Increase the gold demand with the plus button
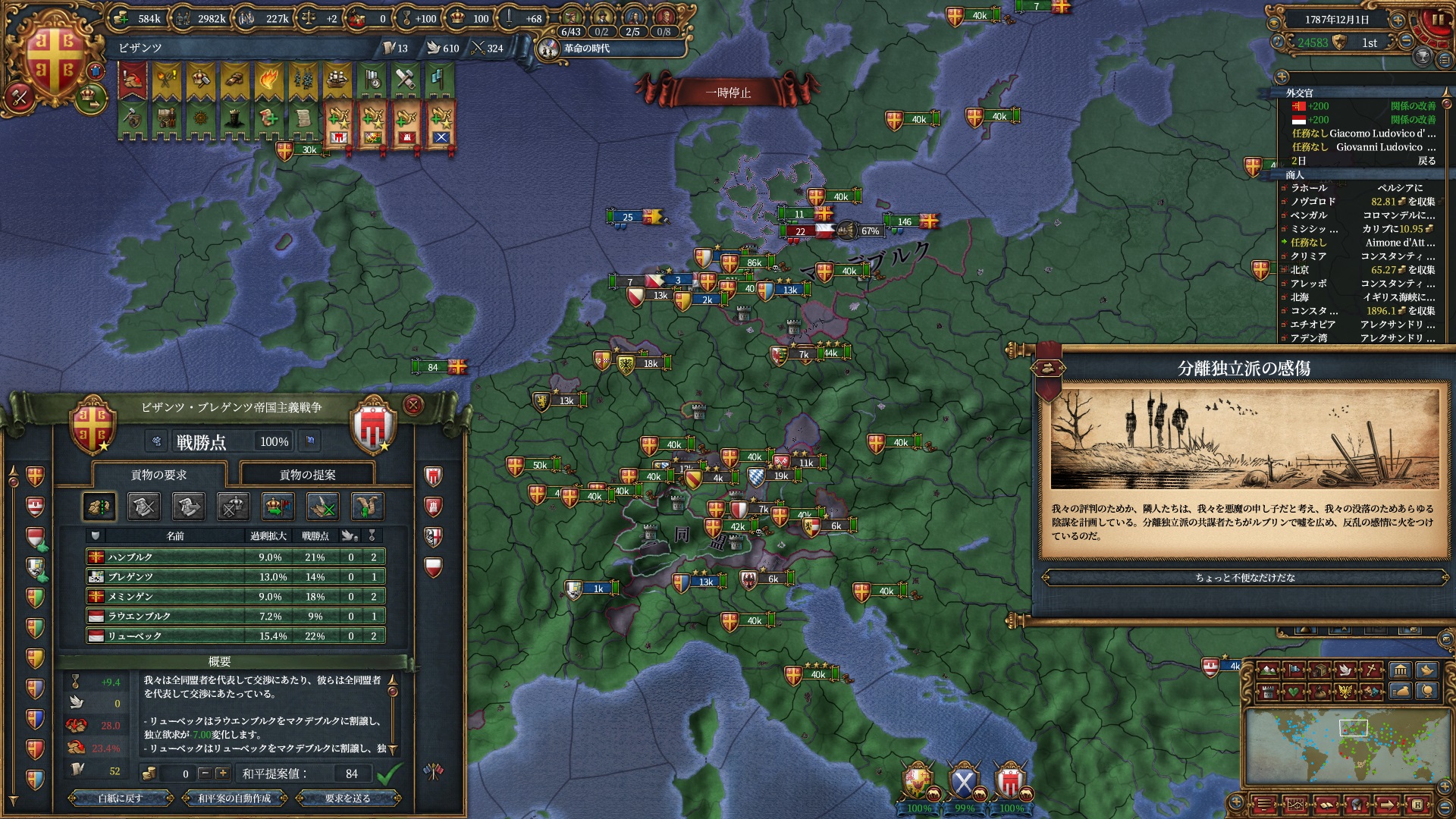This screenshot has height=819, width=1456. tap(222, 773)
